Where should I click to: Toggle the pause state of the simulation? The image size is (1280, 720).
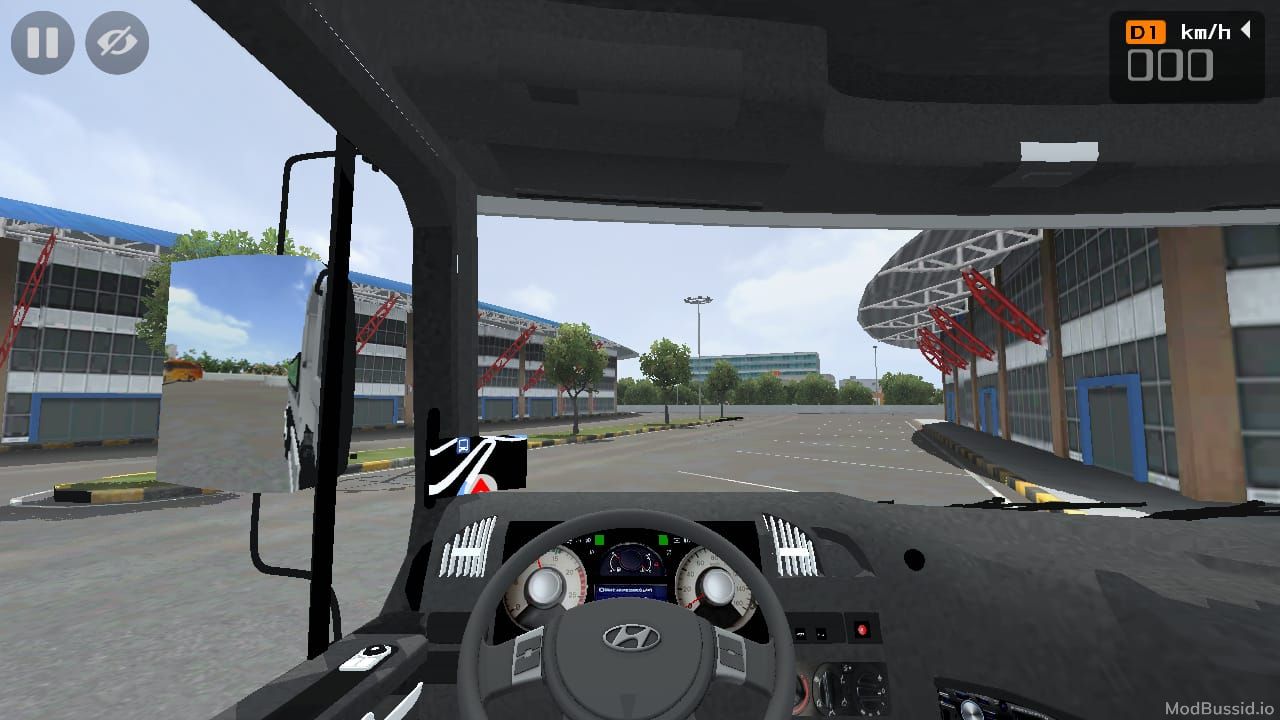[42, 42]
